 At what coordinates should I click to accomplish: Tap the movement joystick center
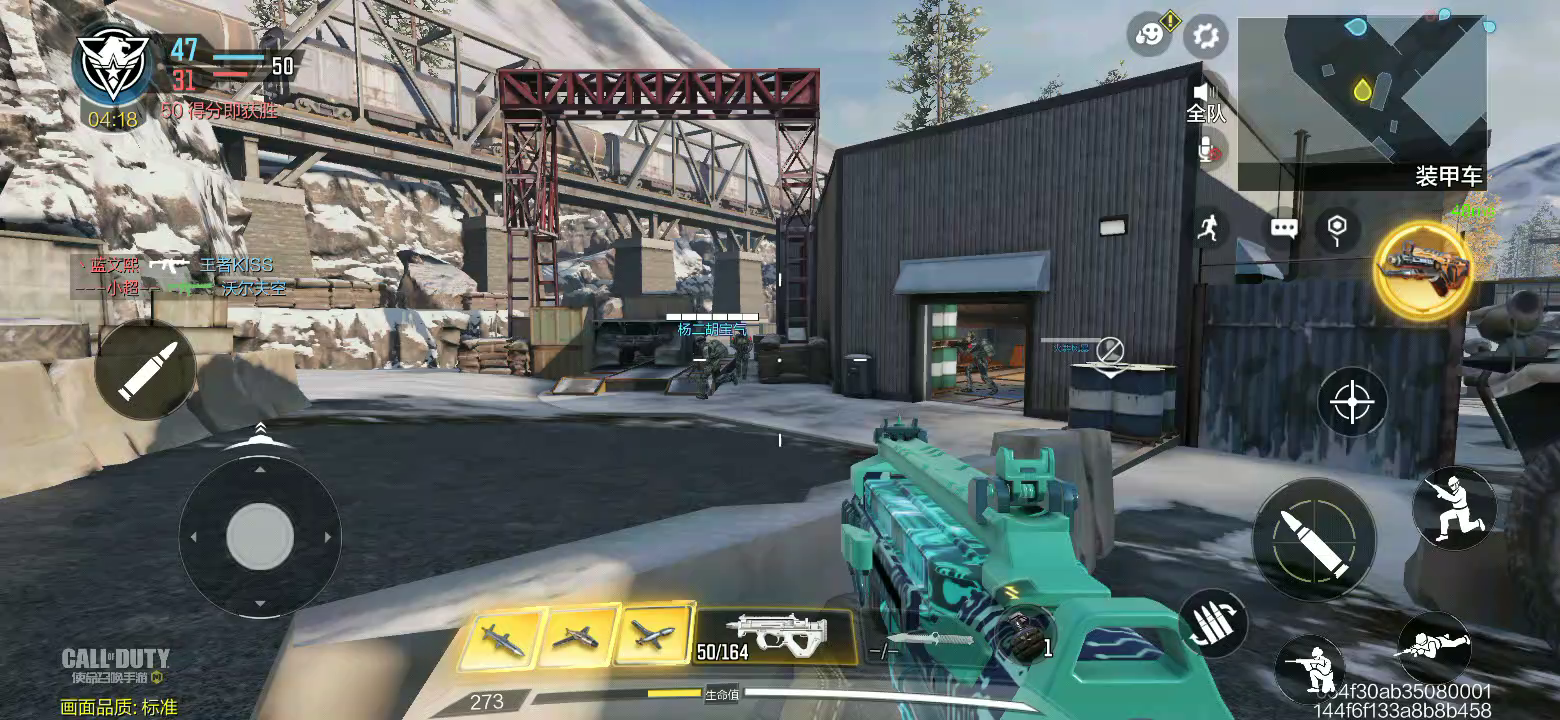[259, 537]
